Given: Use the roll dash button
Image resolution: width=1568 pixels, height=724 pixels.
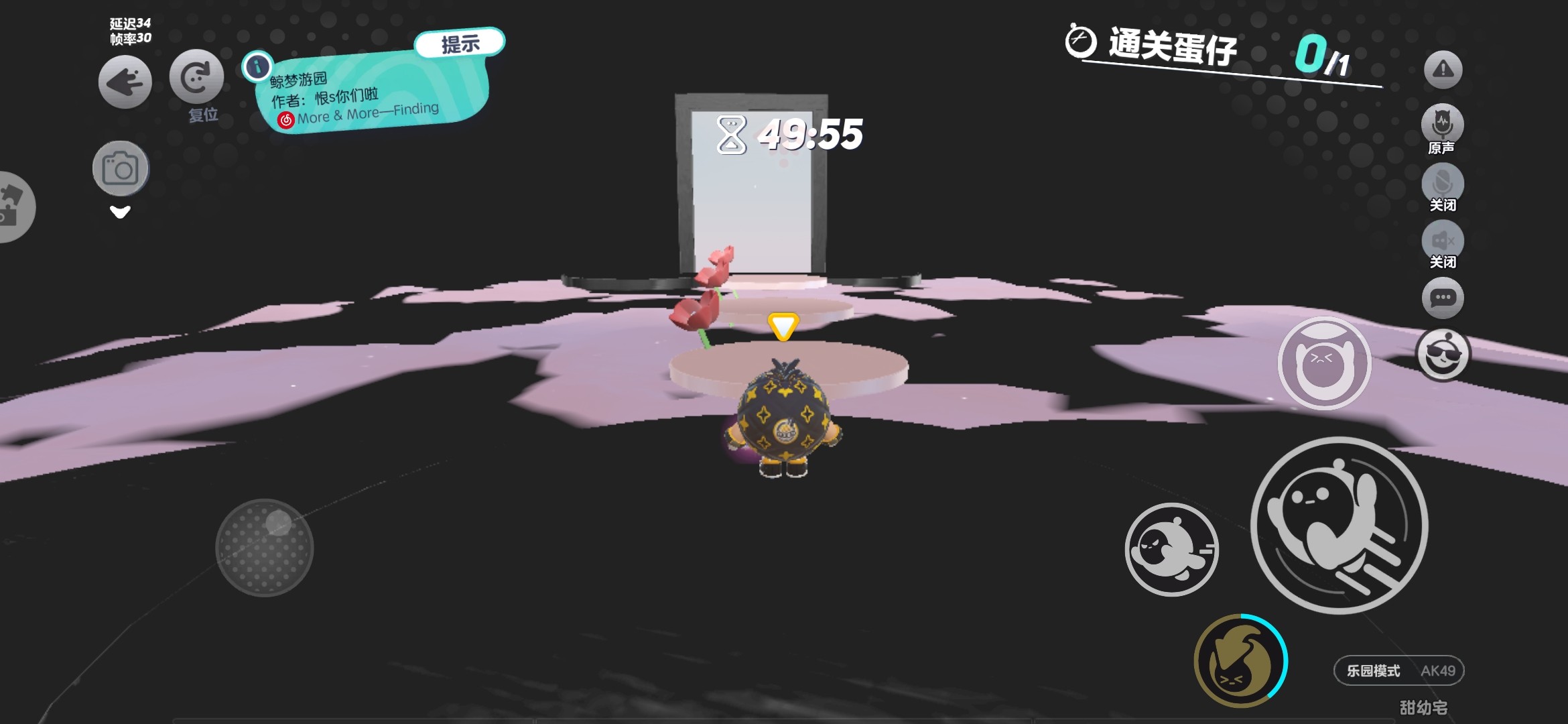Looking at the screenshot, I should pyautogui.click(x=1171, y=550).
